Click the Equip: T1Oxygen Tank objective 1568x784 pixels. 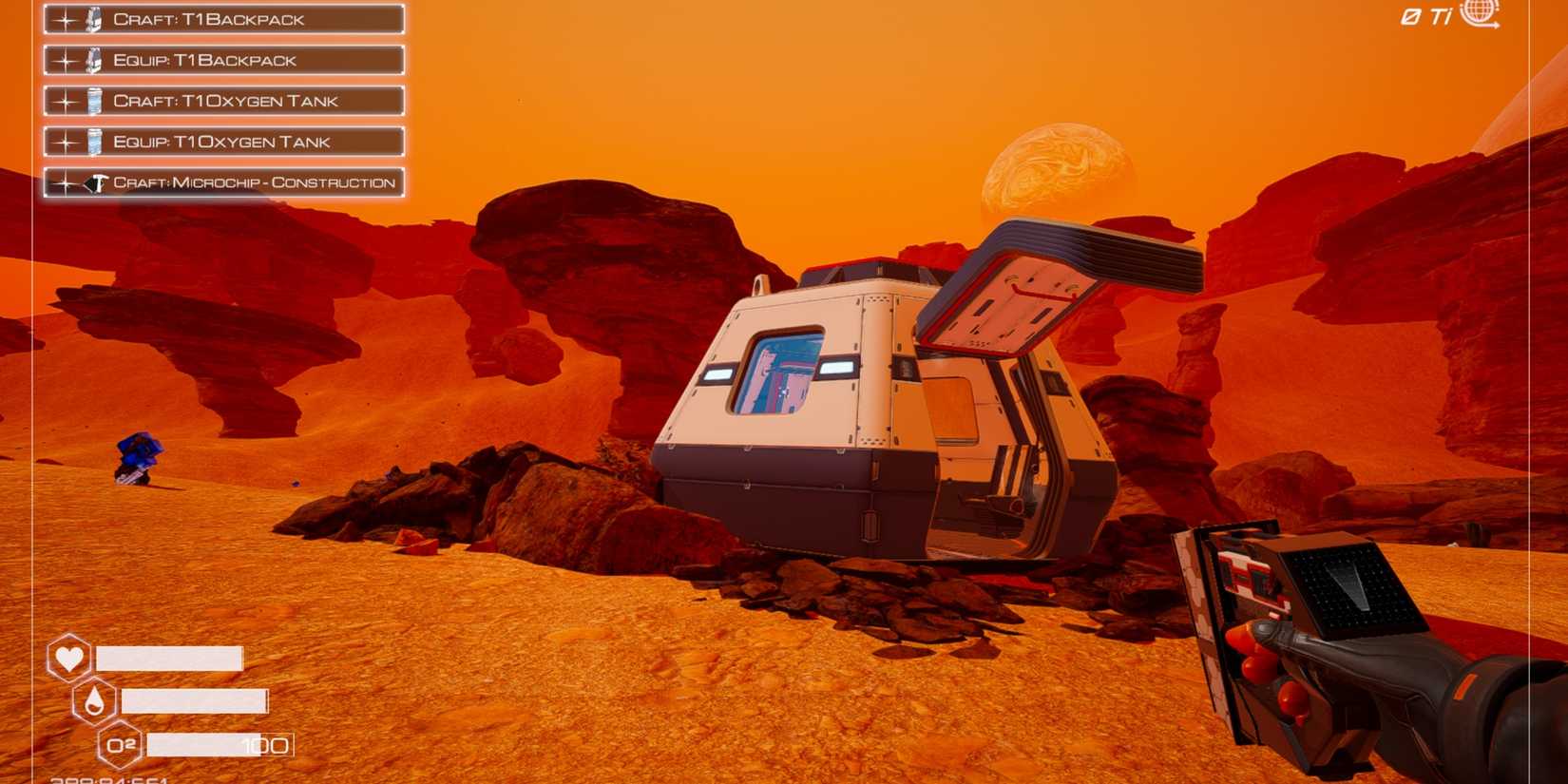[x=223, y=141]
